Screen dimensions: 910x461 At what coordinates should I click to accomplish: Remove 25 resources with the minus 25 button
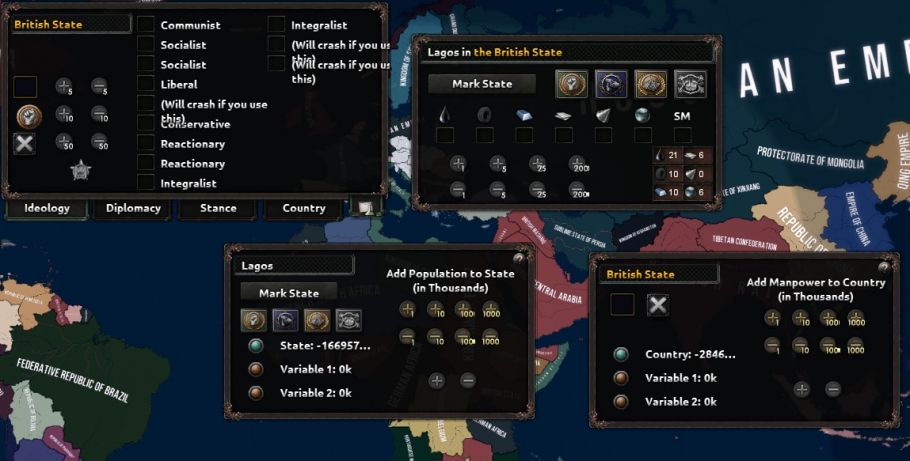click(x=538, y=188)
